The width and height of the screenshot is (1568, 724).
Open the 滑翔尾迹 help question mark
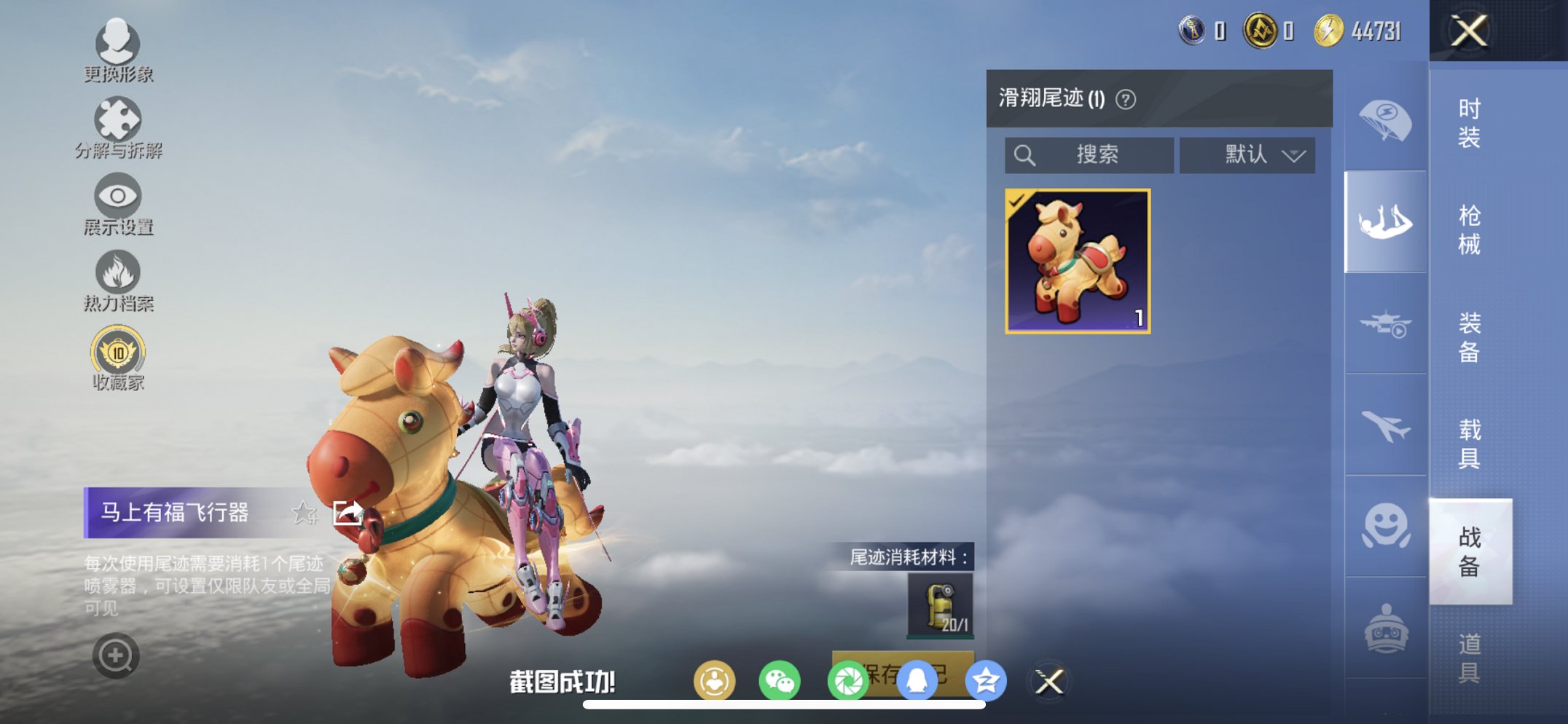coord(1125,98)
